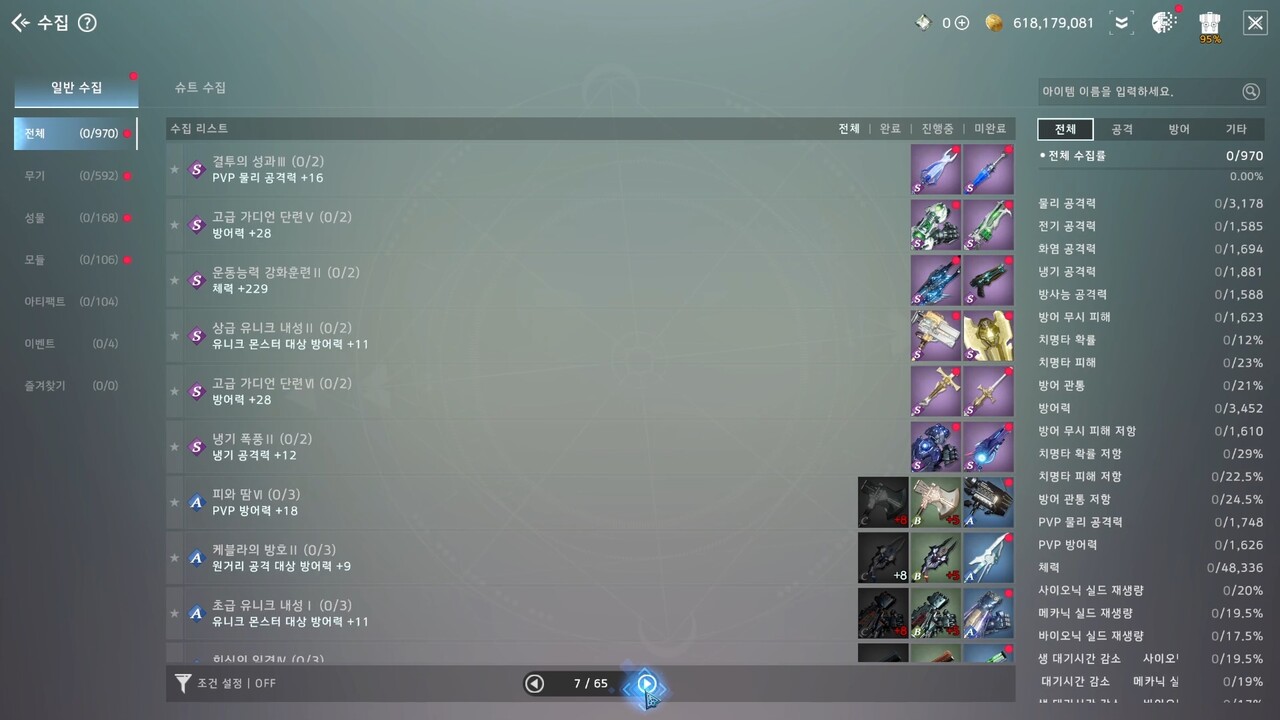Open the 조건 설정 filter settings
Viewport: 1280px width, 720px height.
(225, 684)
